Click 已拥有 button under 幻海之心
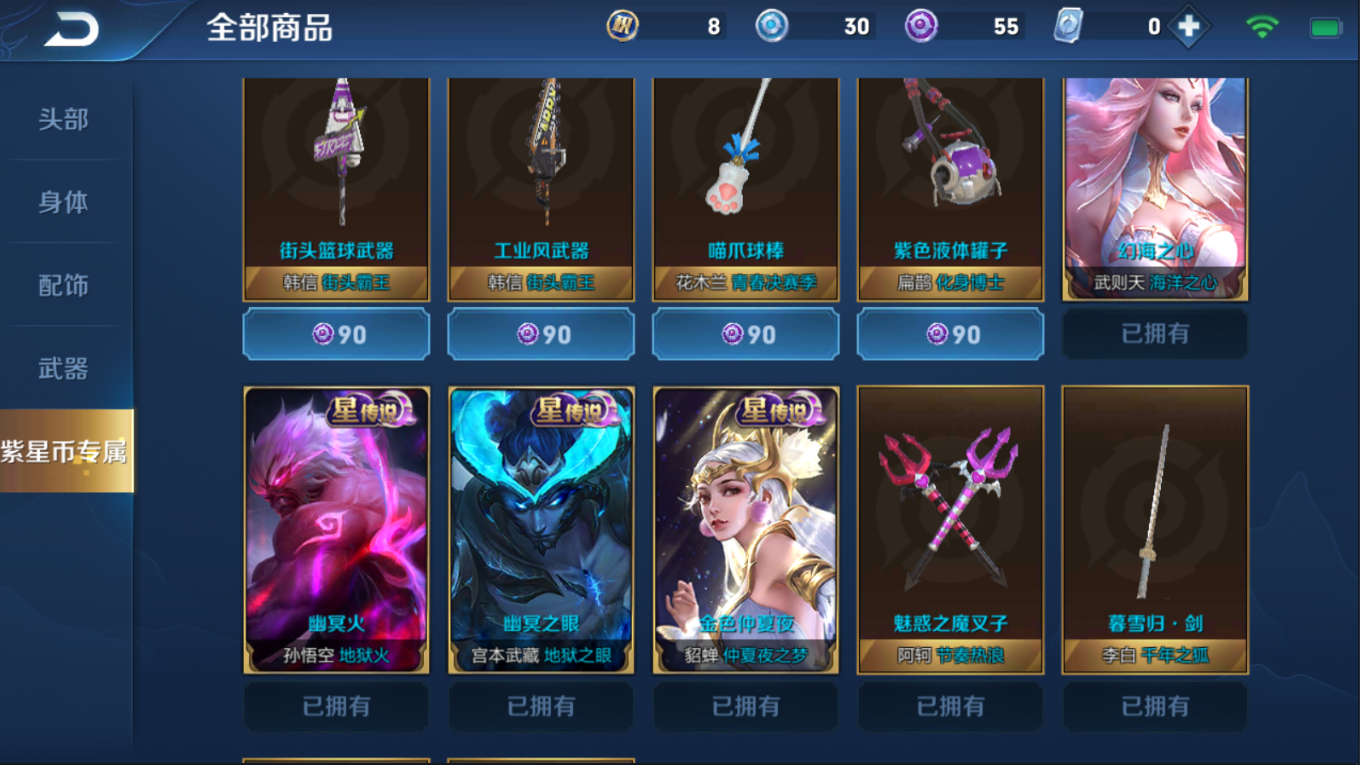 pyautogui.click(x=1154, y=334)
